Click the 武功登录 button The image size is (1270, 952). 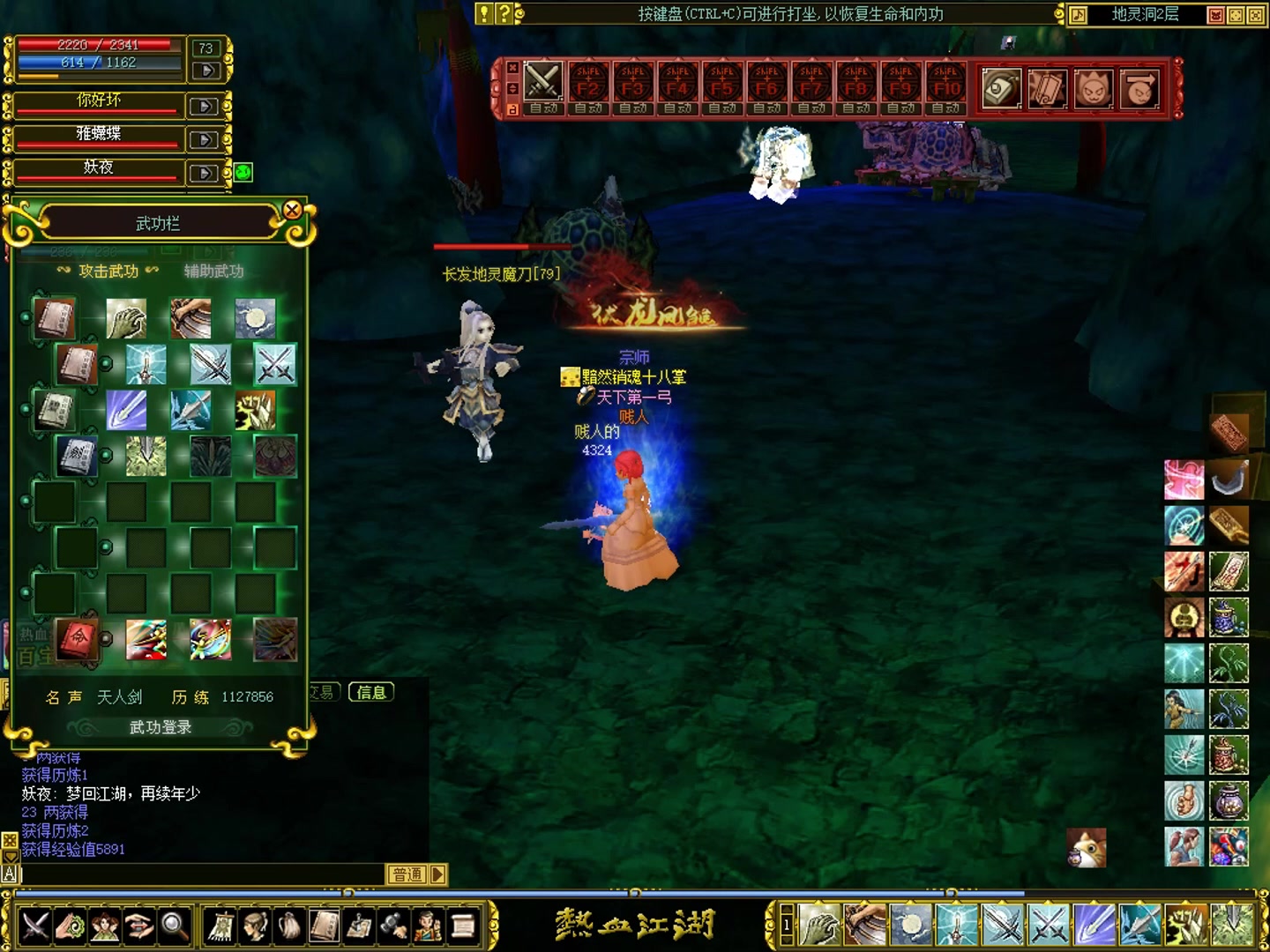tap(160, 727)
